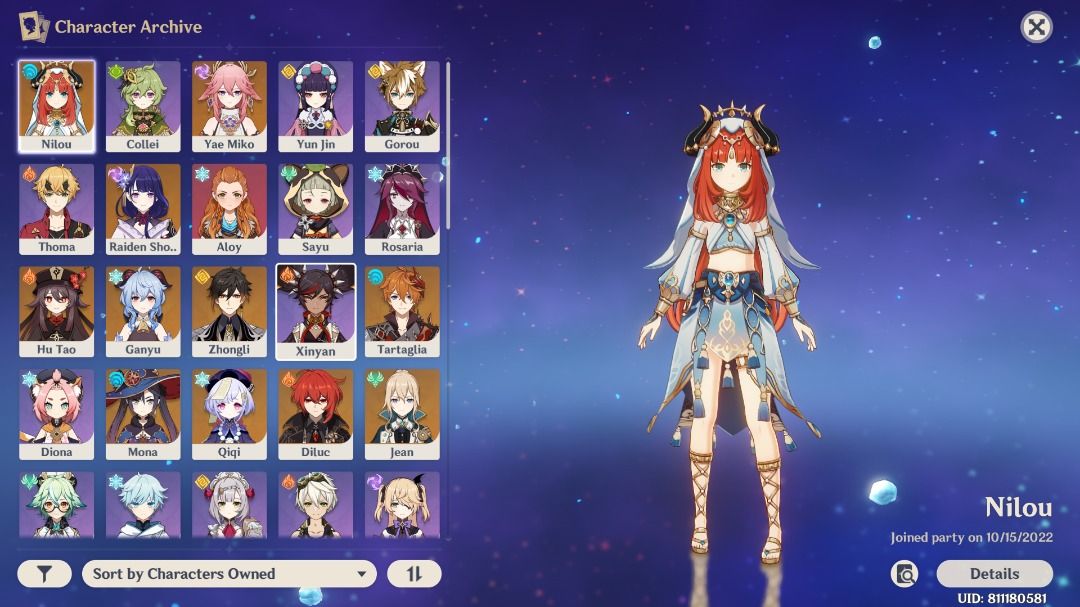Select Tartaglia's portrait card
The height and width of the screenshot is (607, 1080).
pyautogui.click(x=402, y=311)
